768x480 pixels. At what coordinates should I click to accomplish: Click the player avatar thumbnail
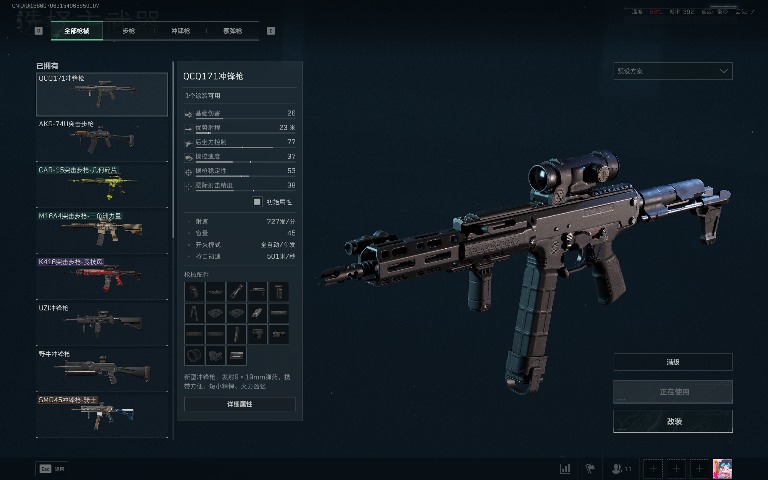tap(722, 468)
